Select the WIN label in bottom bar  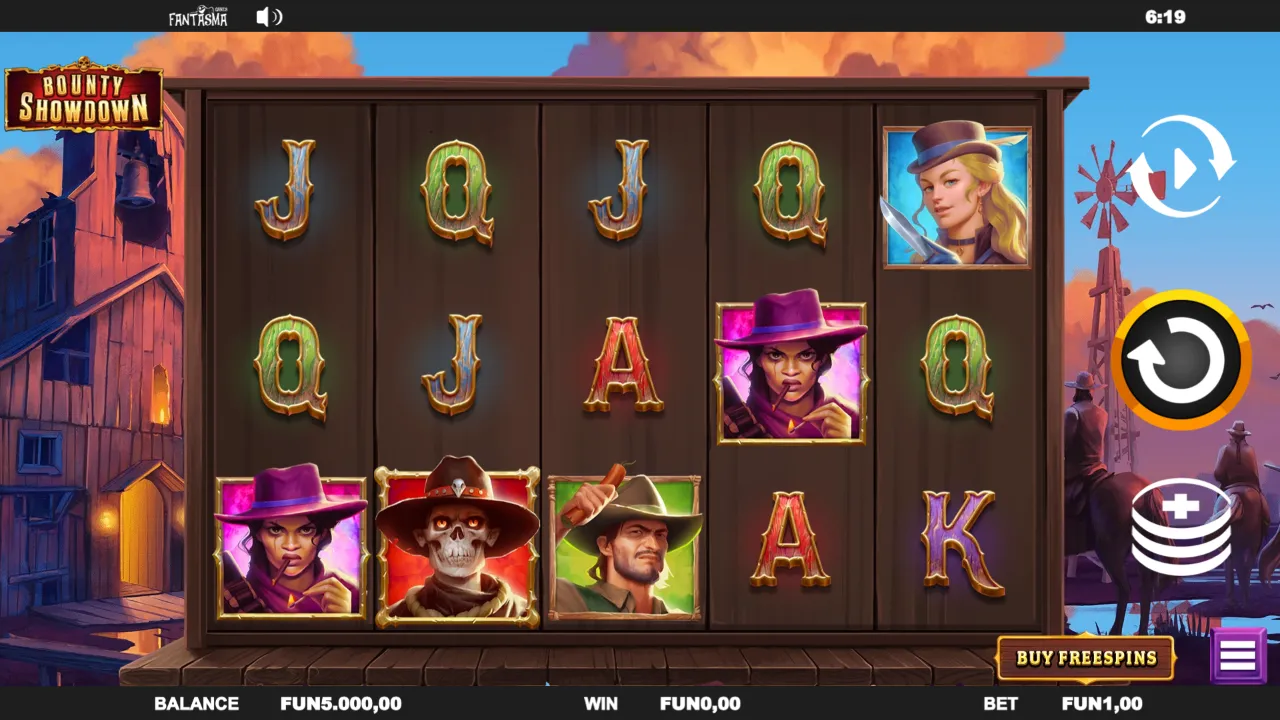(600, 704)
